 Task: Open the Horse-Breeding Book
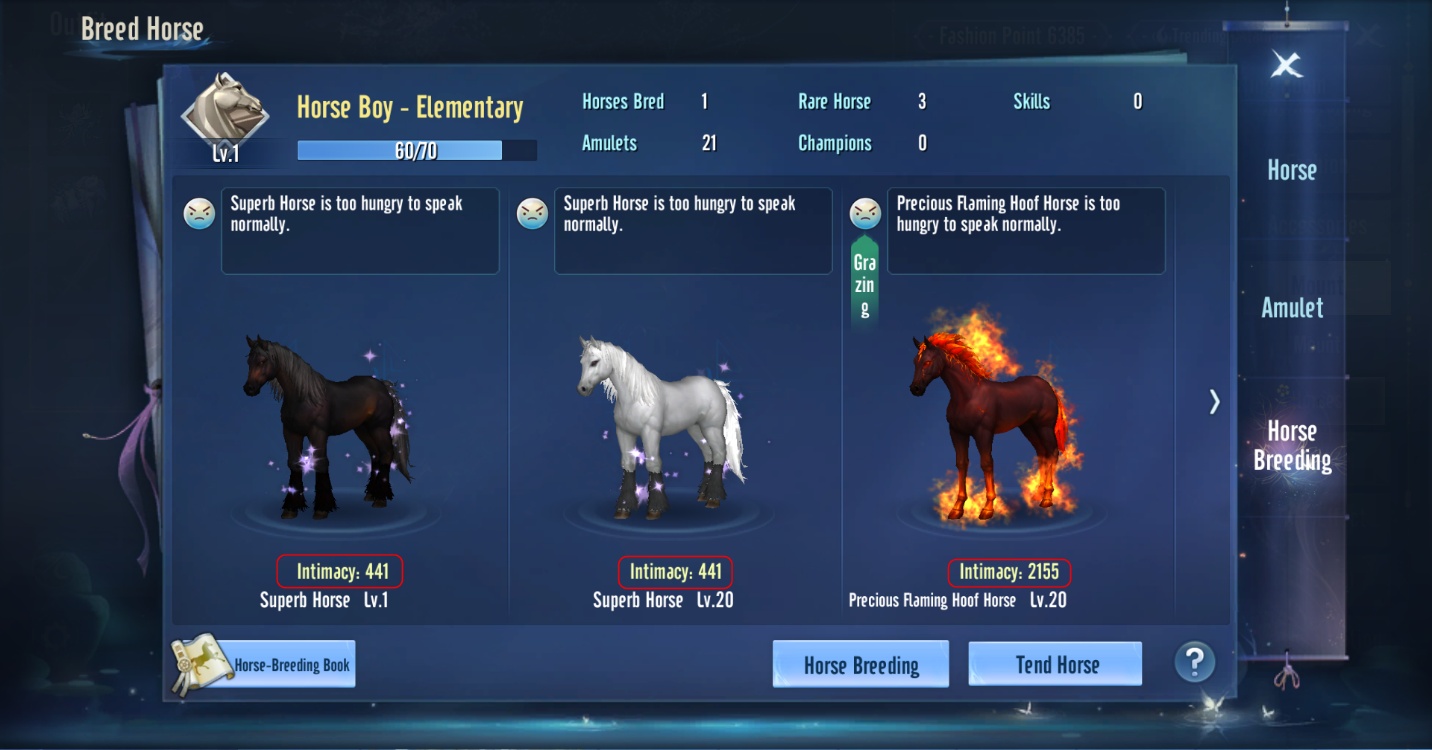click(265, 665)
